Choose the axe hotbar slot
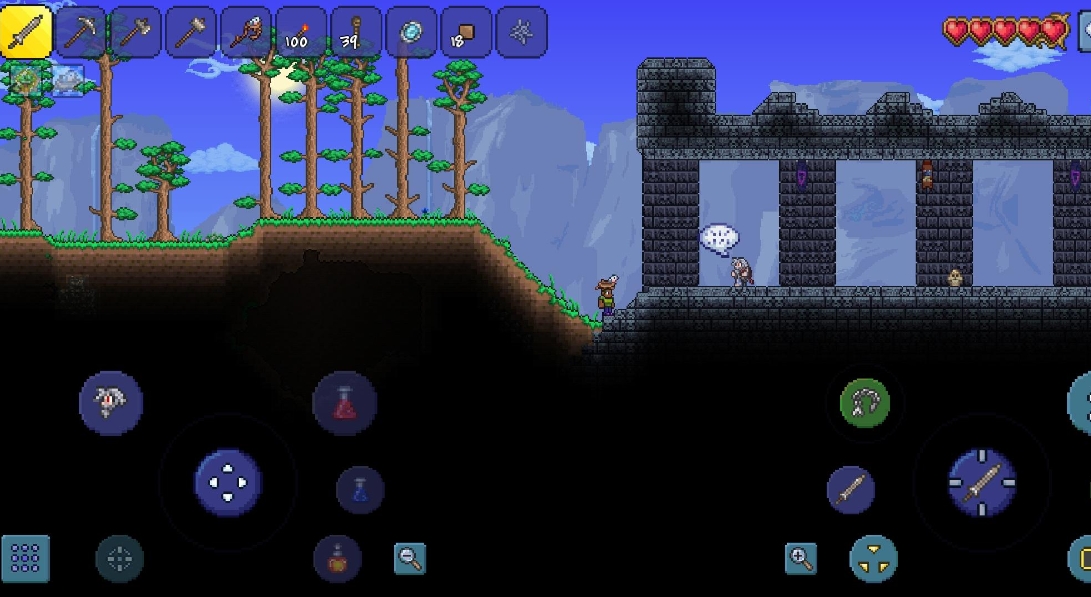 (135, 32)
